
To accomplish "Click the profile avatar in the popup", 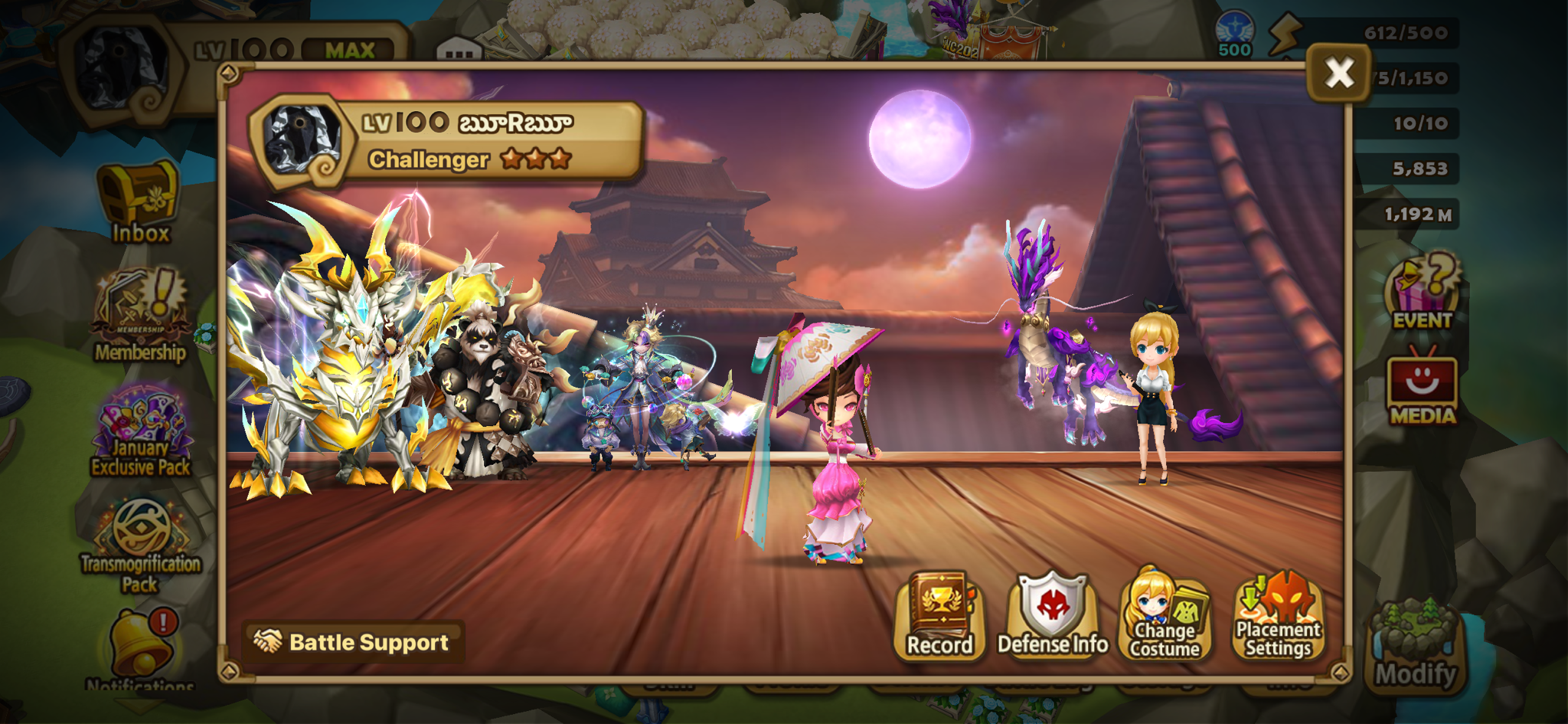I will pyautogui.click(x=302, y=139).
